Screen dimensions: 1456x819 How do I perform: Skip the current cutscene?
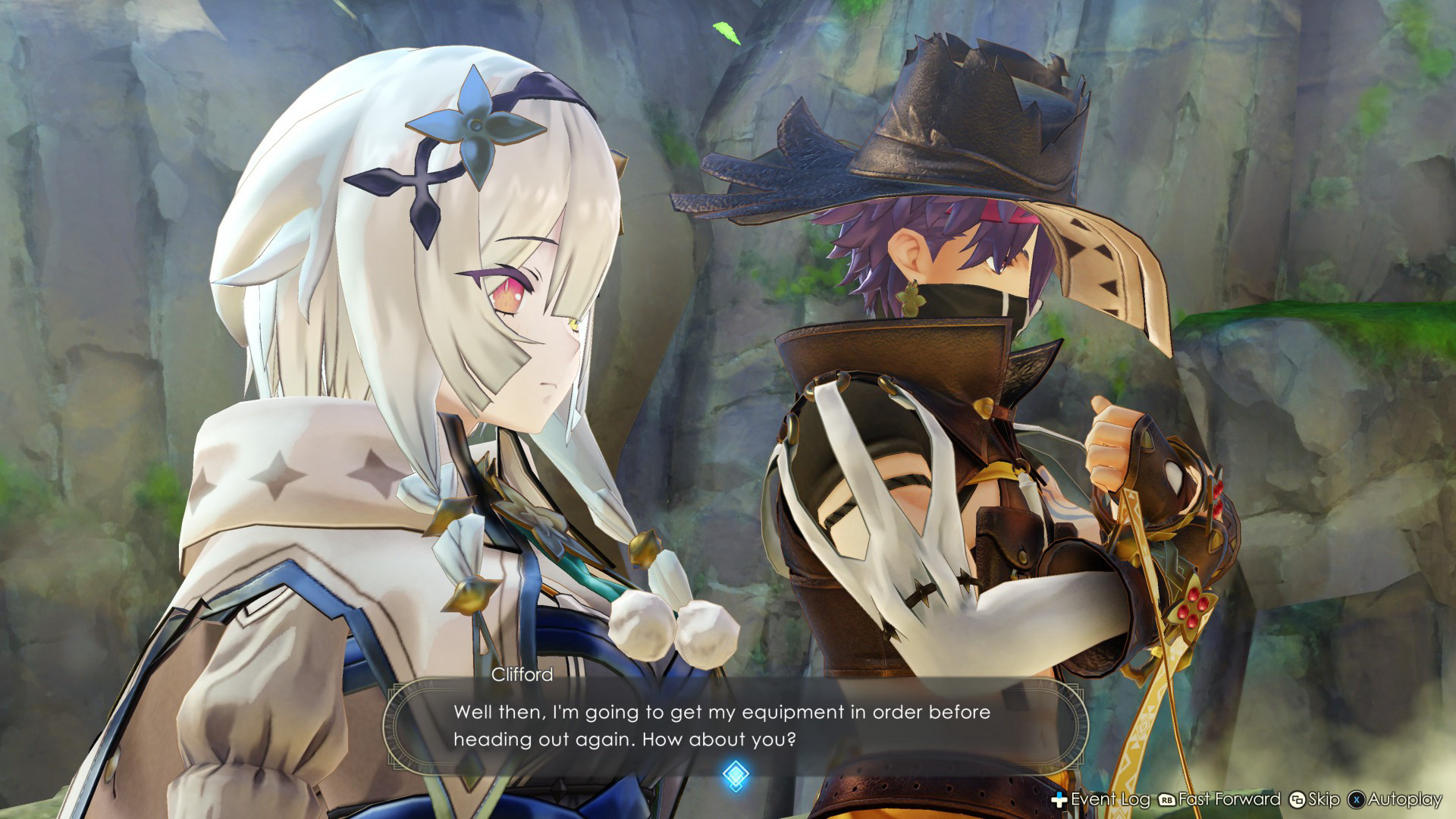[1315, 799]
